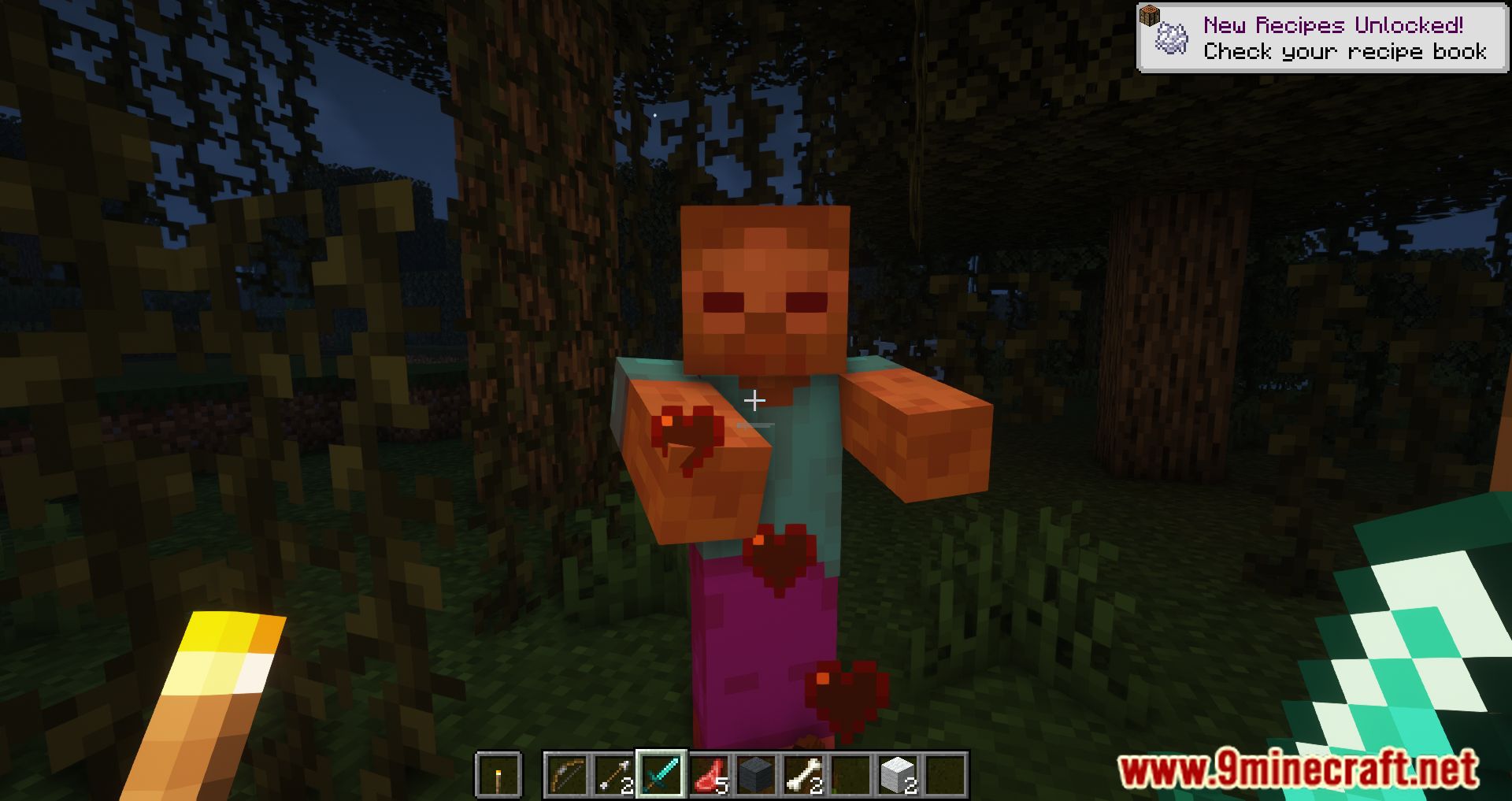Click the crosshair at screen center

[756, 400]
